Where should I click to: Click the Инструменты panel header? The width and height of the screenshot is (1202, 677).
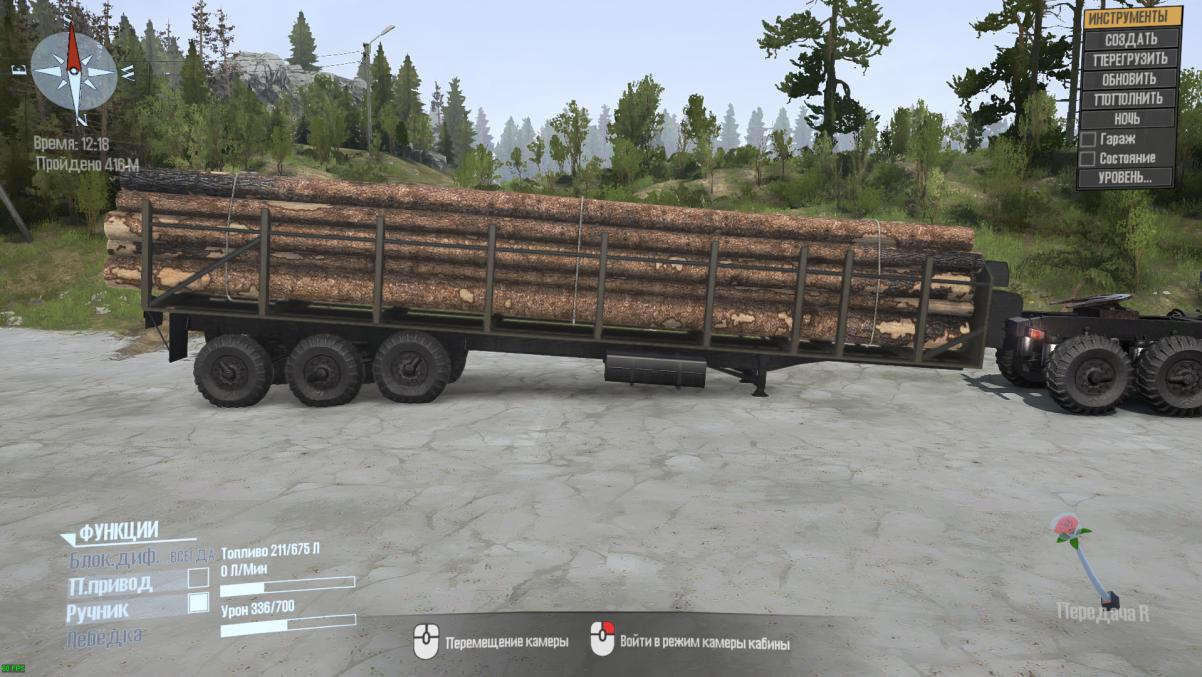click(1130, 17)
